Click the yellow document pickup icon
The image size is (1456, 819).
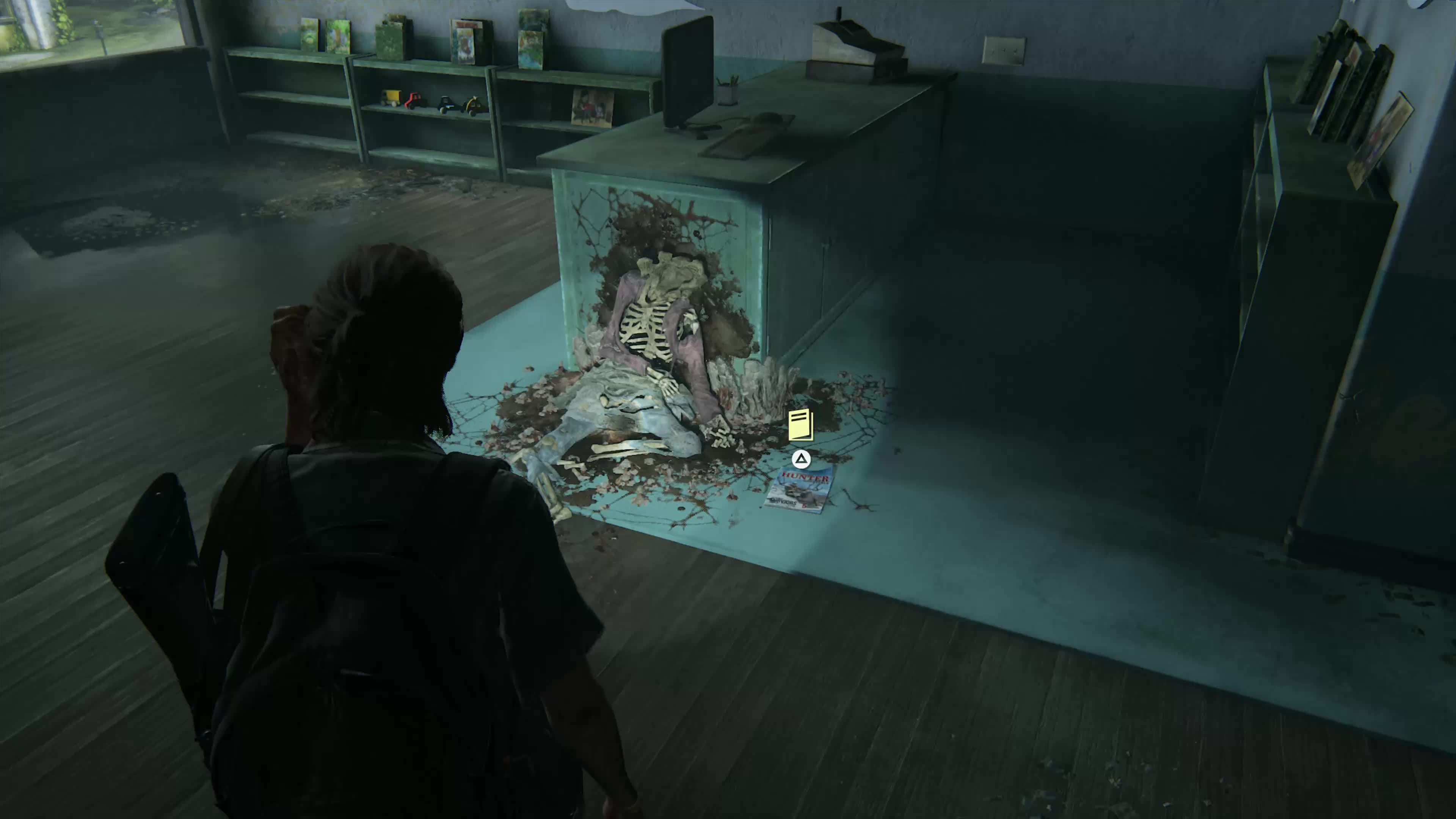801,425
